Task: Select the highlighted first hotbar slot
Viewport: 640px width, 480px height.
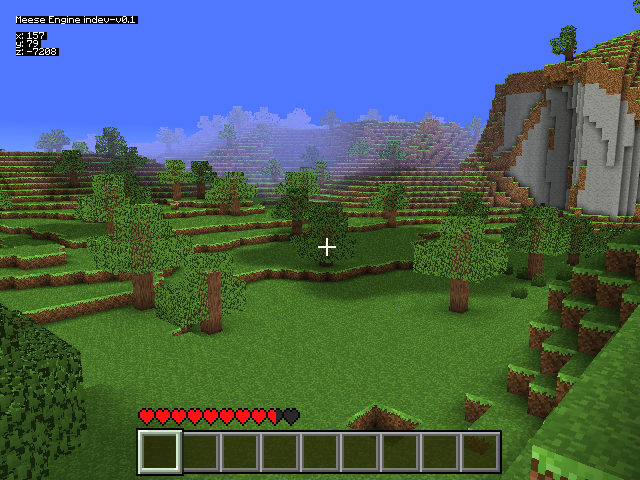Action: coord(160,451)
